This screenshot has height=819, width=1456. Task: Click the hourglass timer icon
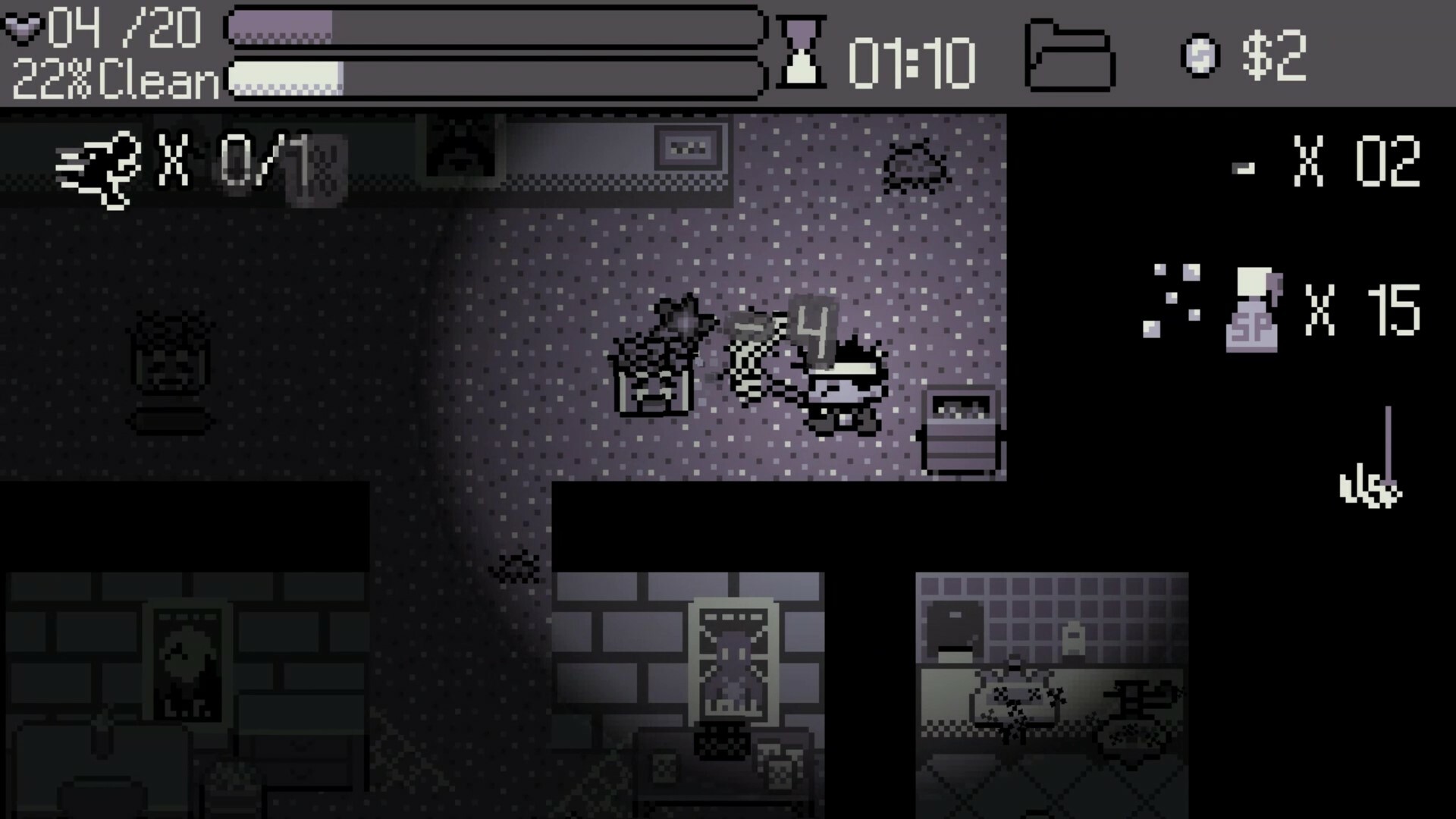800,53
